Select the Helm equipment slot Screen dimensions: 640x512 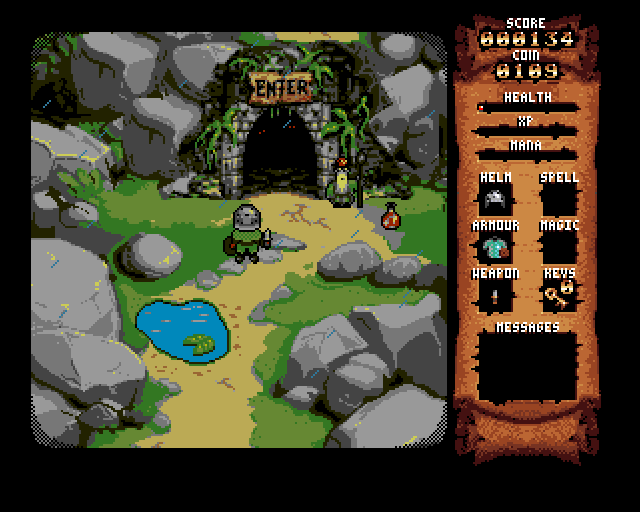tap(495, 199)
